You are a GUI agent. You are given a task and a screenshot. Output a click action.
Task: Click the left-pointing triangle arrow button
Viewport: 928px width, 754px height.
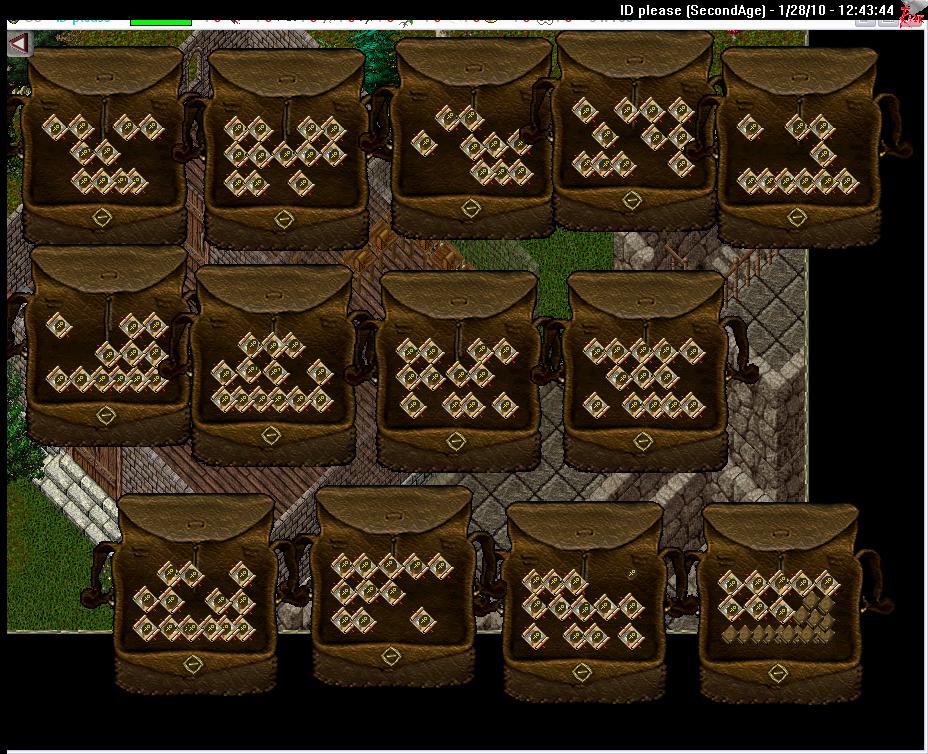pyautogui.click(x=19, y=43)
